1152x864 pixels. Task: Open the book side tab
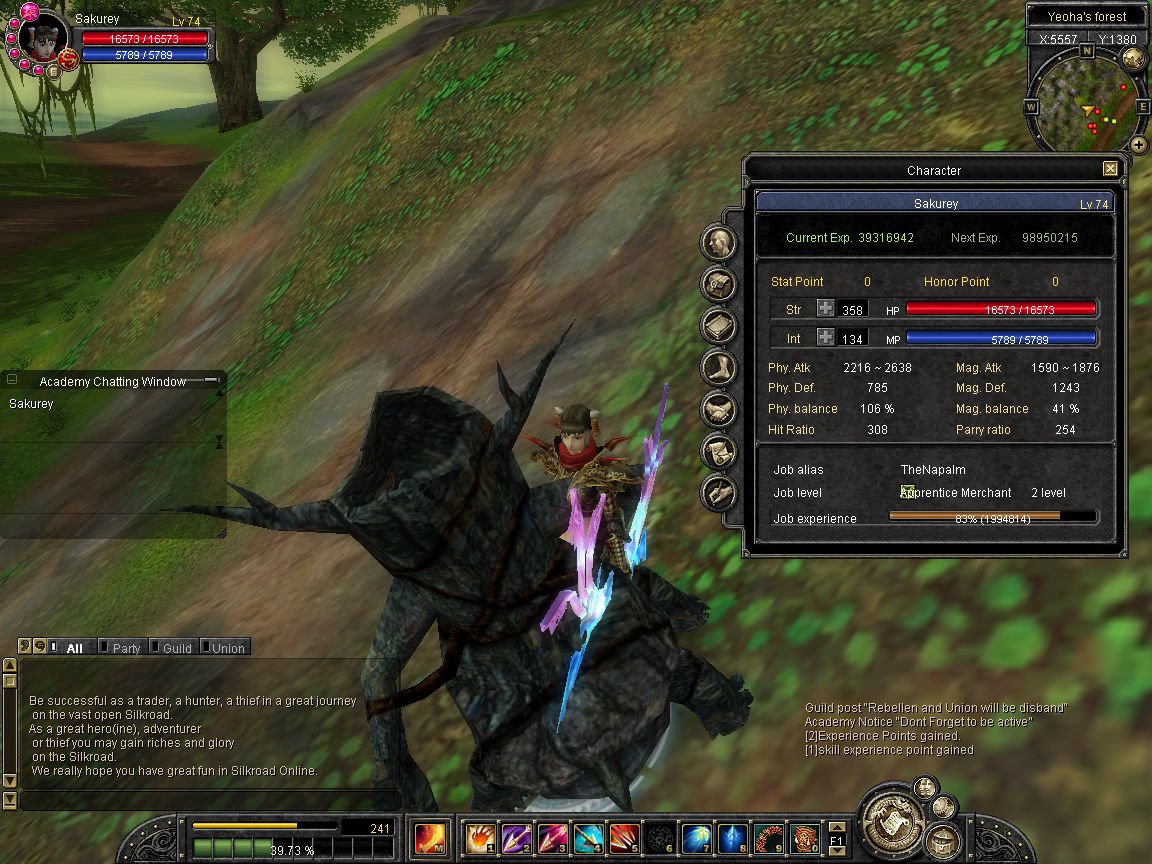[x=719, y=326]
